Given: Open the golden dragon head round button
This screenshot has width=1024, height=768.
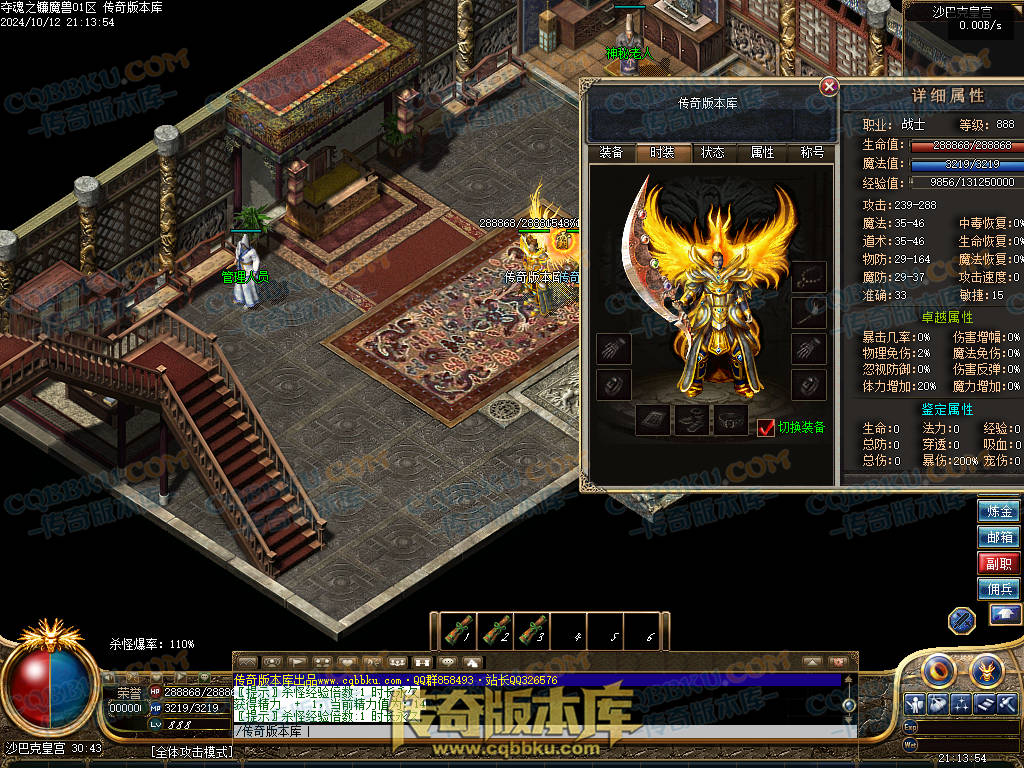Looking at the screenshot, I should pos(986,669).
